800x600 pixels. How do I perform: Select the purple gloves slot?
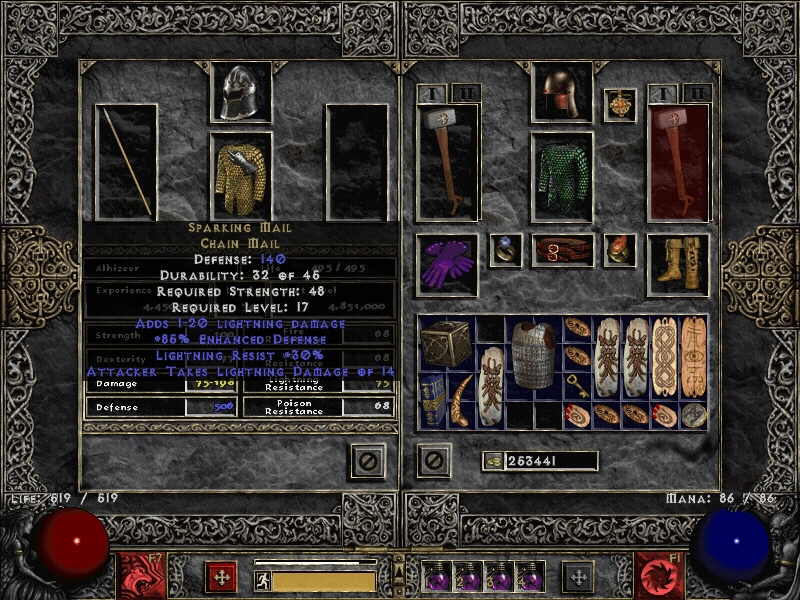point(446,265)
